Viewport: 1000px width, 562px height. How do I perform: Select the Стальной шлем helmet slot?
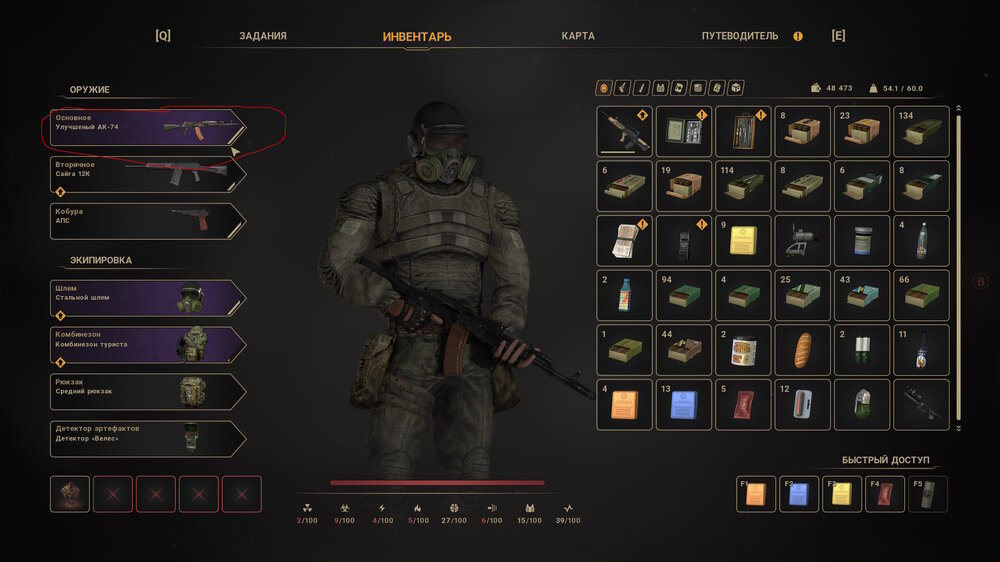tap(147, 297)
